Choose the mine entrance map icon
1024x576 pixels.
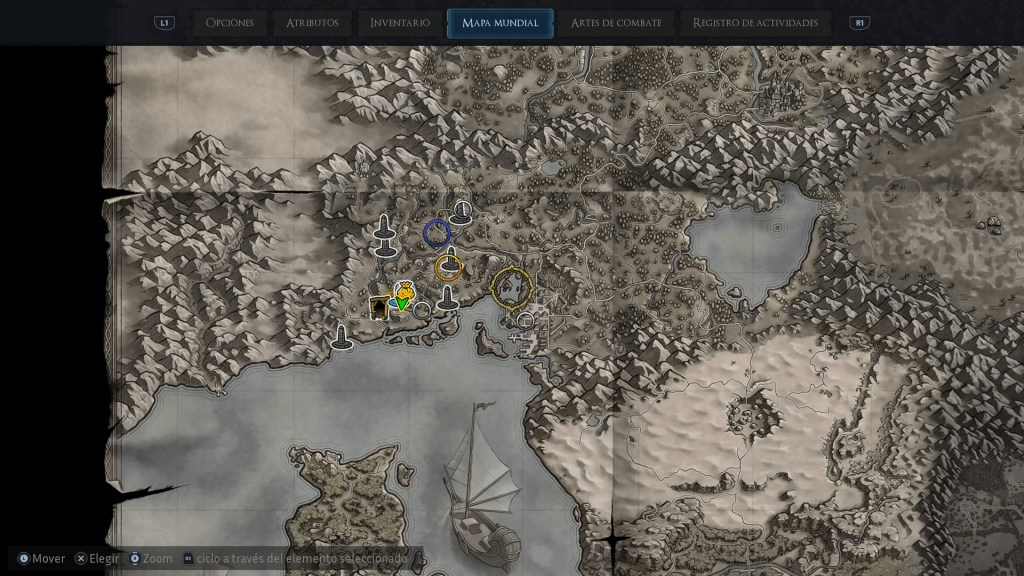379,307
